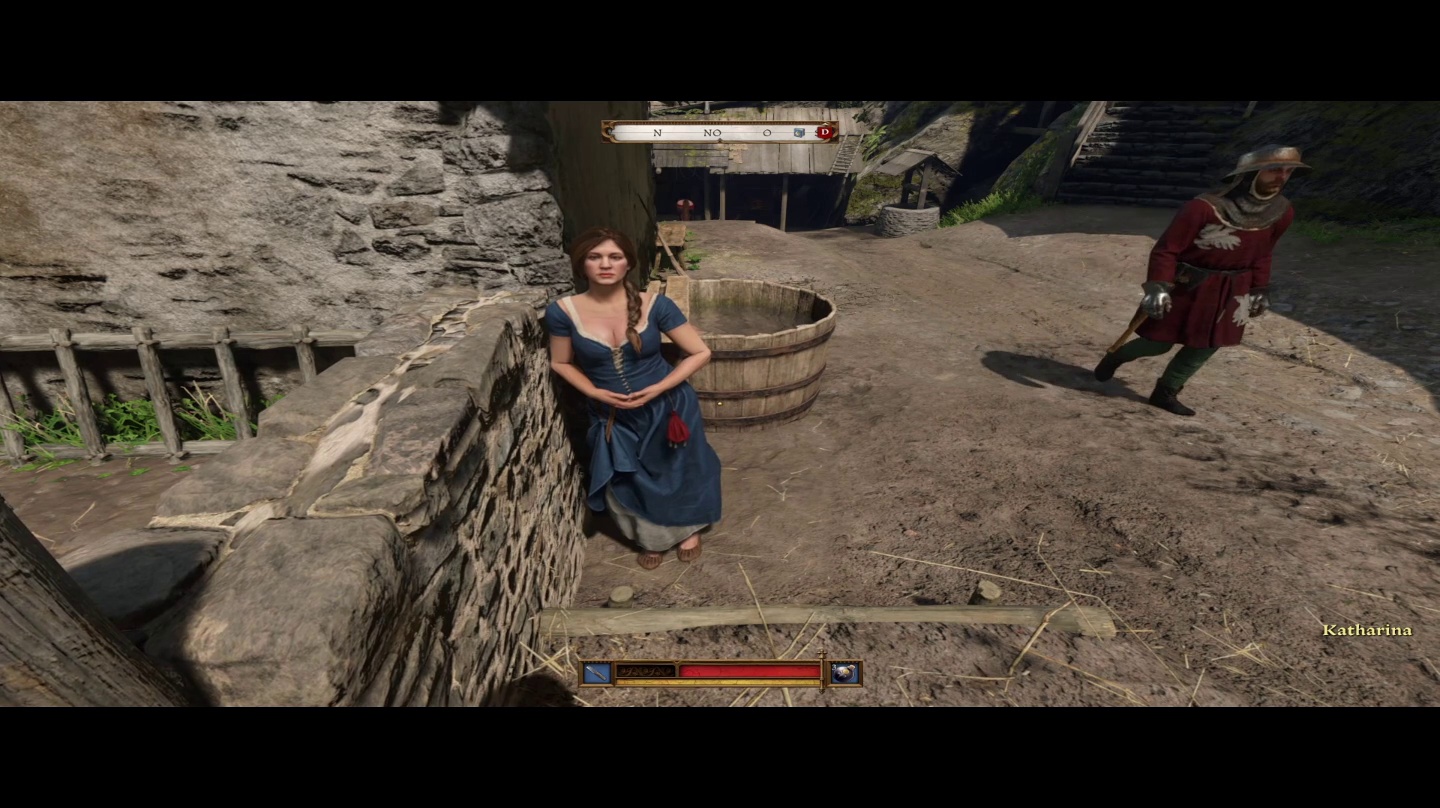Select the equipped weapon slot icon
Screen dimensions: 1440x808
click(597, 673)
